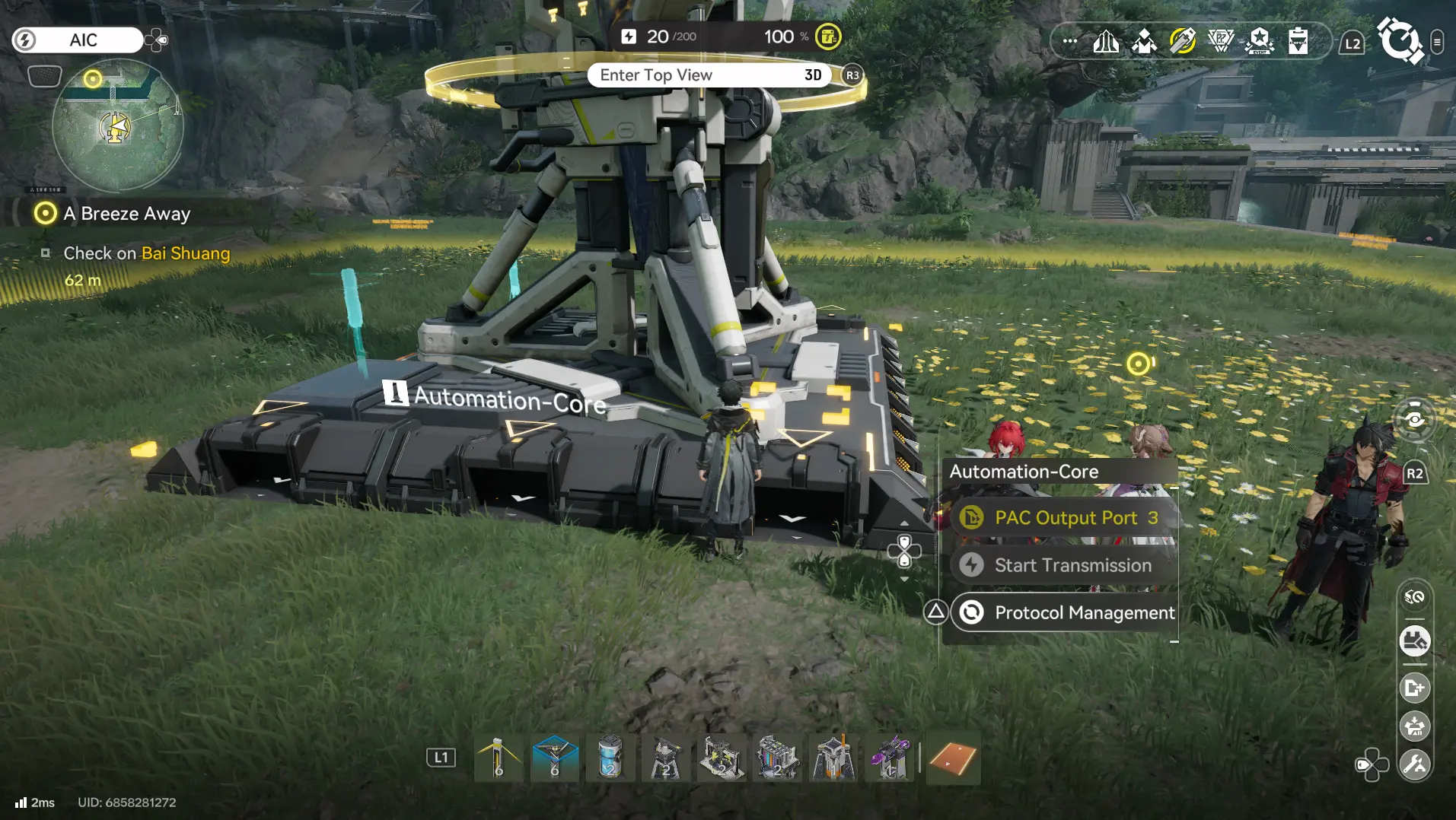Screen dimensions: 1456x820
Task: Select the yellow highlighted rotating tool icon
Action: coord(1182,41)
